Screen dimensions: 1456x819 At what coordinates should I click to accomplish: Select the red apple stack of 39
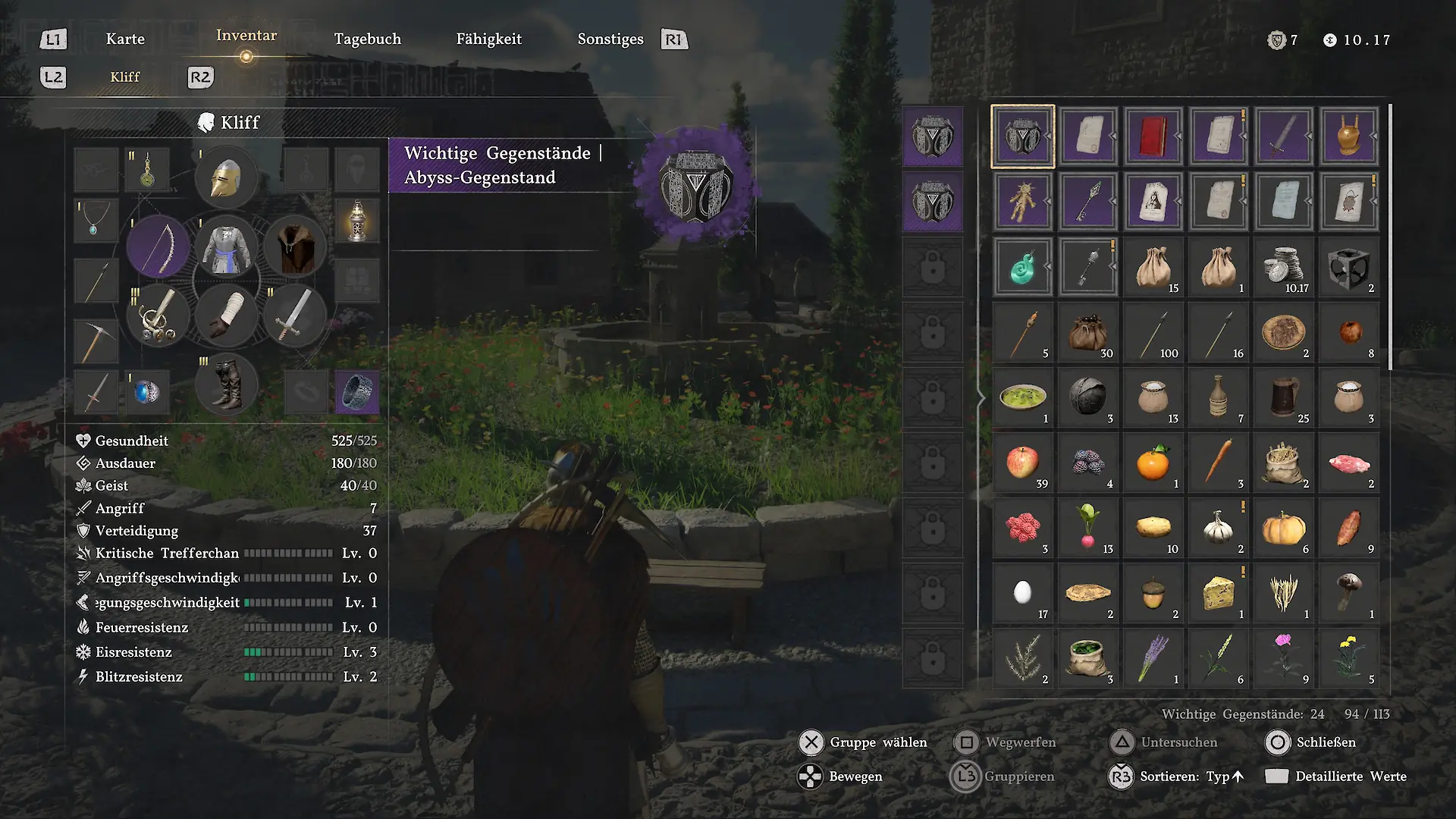tap(1022, 463)
